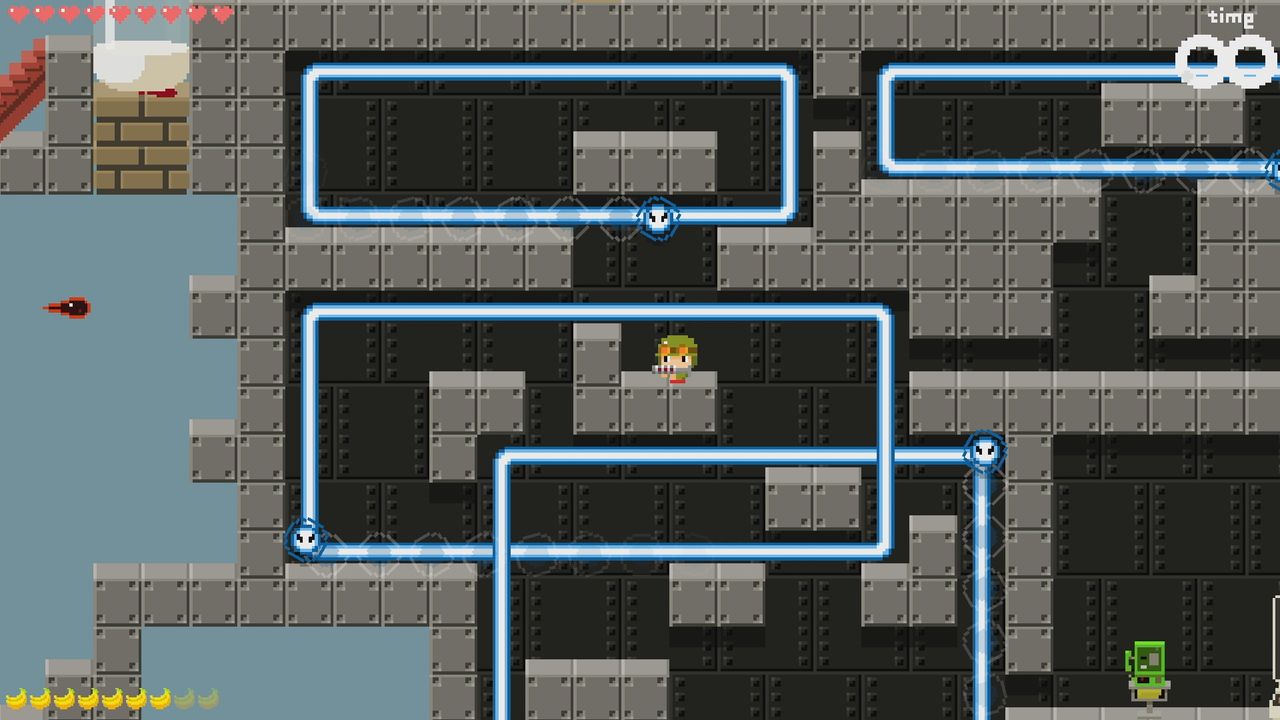Select the red fireball projectile

[x=72, y=307]
